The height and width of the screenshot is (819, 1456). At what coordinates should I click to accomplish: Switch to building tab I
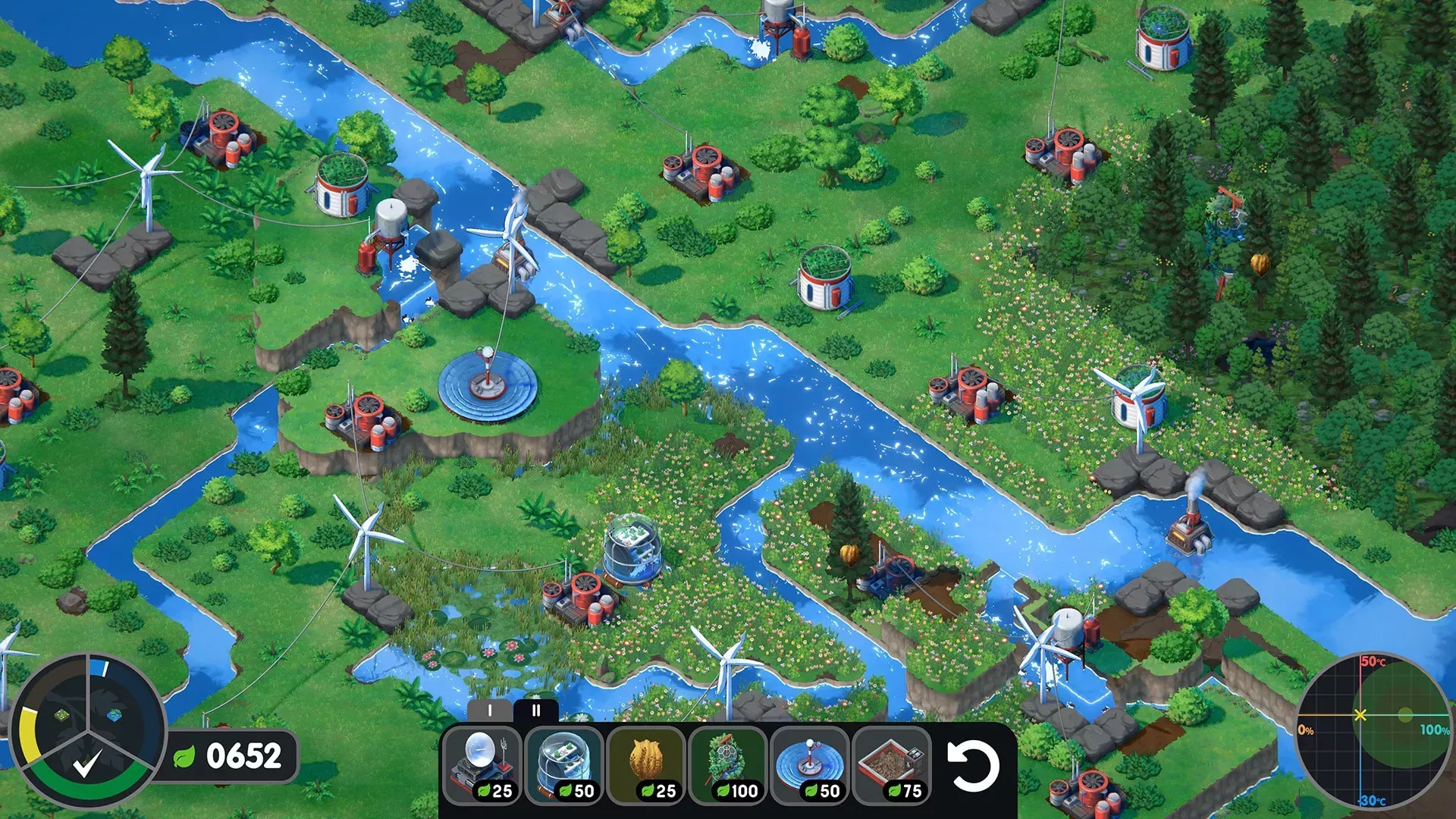488,711
